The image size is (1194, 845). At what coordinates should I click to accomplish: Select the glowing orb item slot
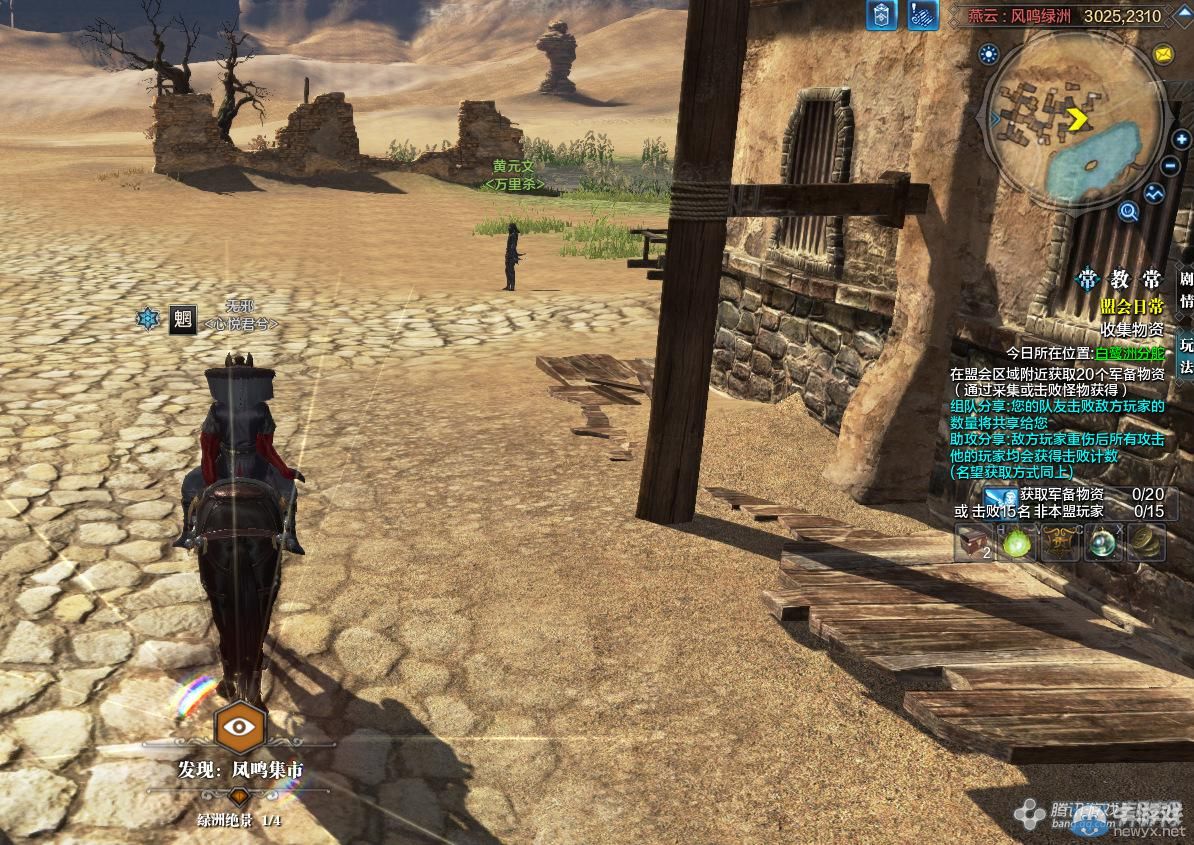pyautogui.click(x=1104, y=542)
